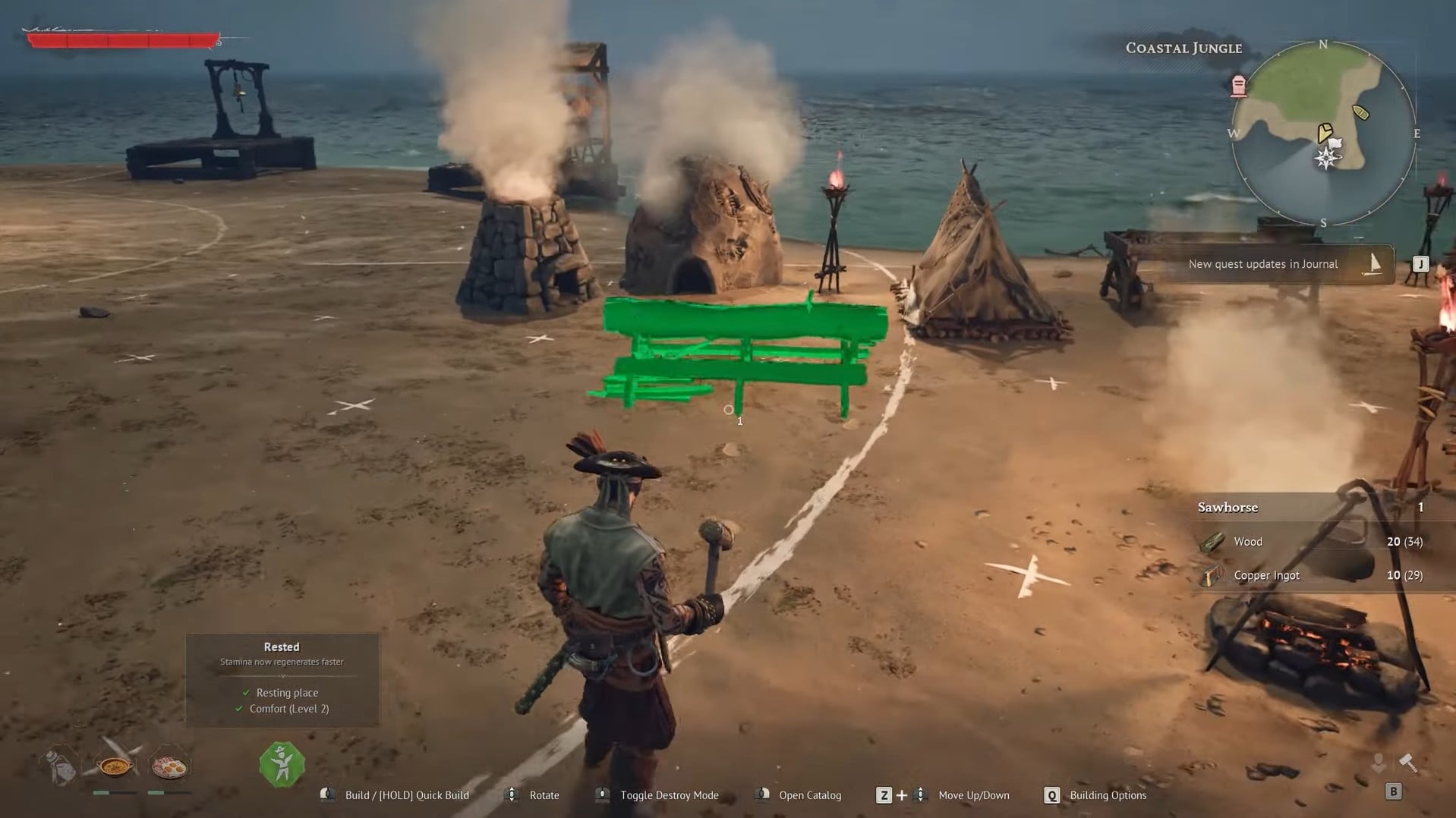Select the fried eggs plate food slot
The height and width of the screenshot is (818, 1456).
point(169,766)
